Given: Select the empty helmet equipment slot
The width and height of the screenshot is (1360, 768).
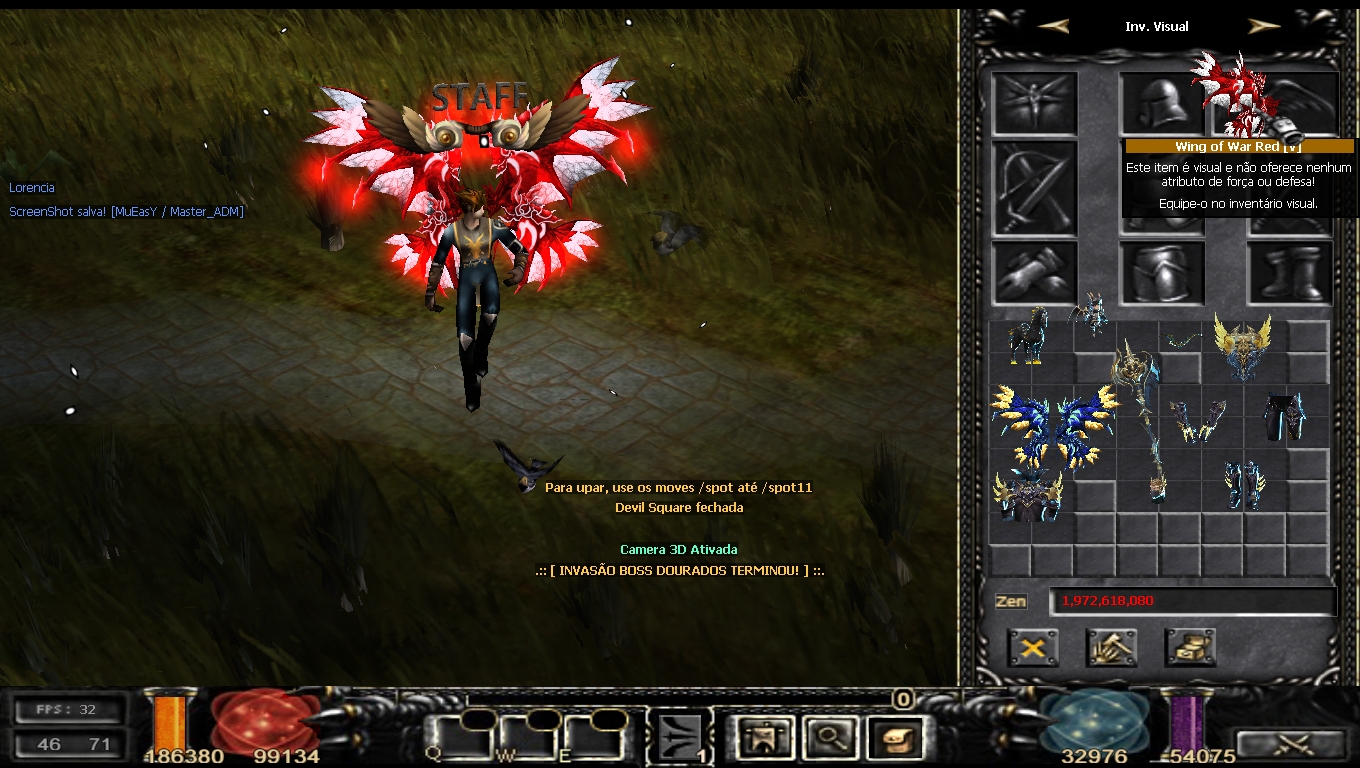Looking at the screenshot, I should coord(1160,102).
